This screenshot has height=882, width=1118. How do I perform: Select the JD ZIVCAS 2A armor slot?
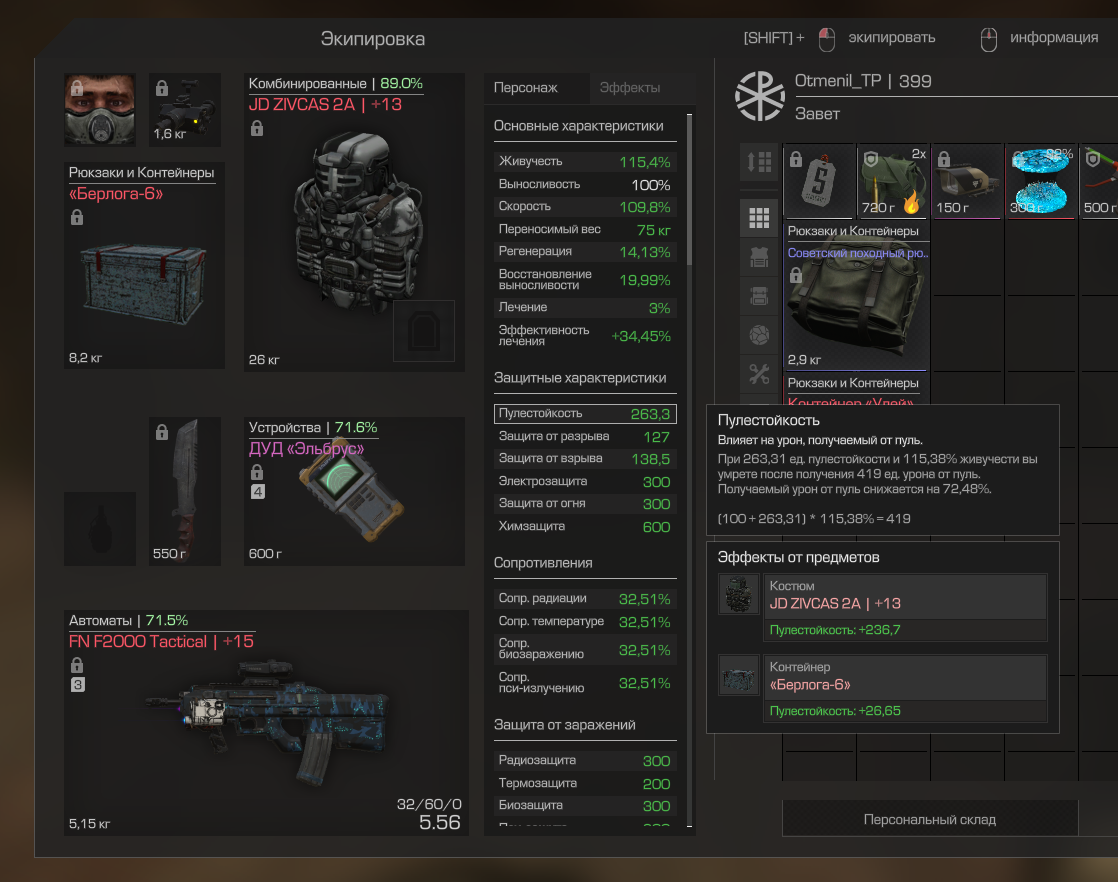pyautogui.click(x=354, y=222)
